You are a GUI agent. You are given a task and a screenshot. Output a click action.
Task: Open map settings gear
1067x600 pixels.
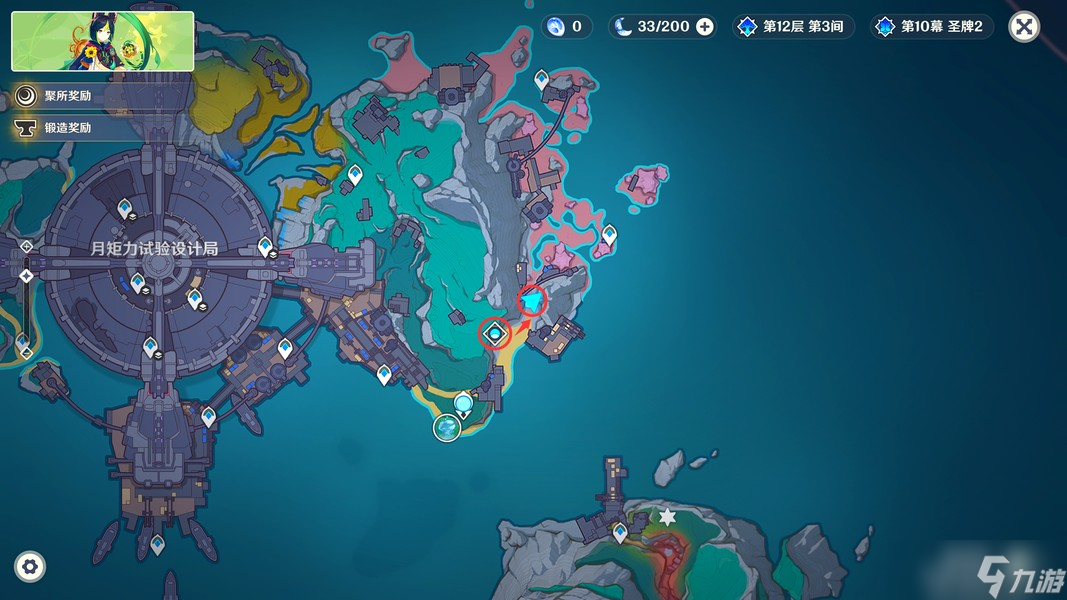(x=30, y=567)
